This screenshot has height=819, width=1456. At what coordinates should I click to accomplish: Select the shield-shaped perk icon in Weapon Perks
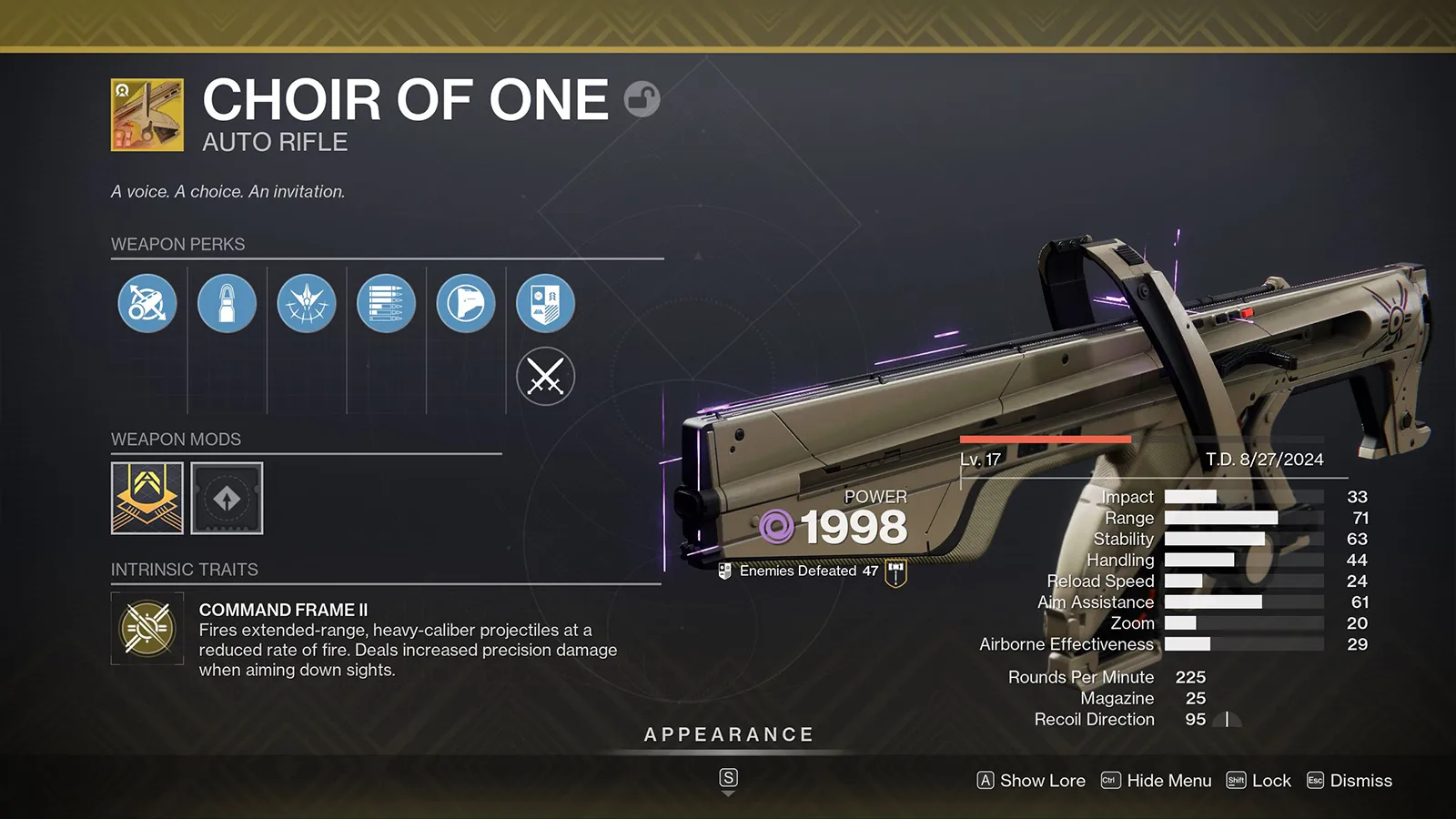[x=545, y=304]
